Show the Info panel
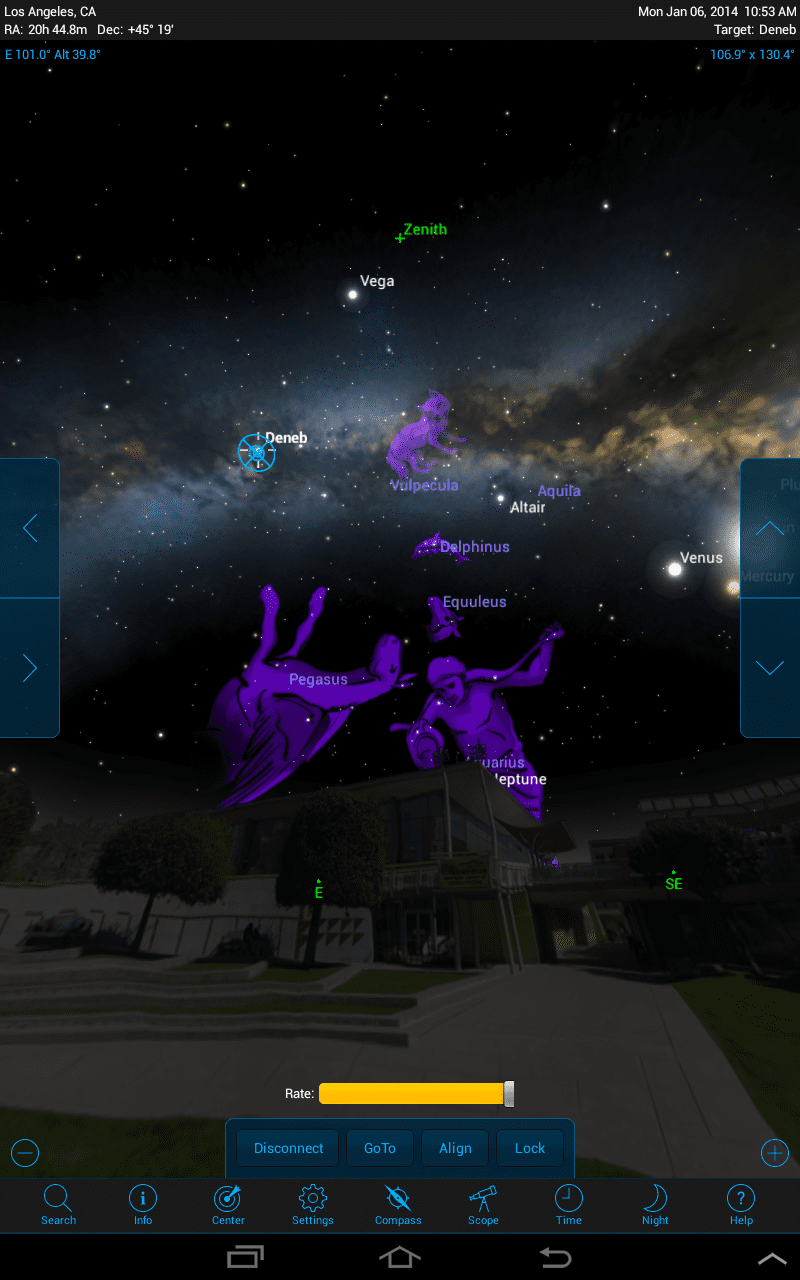Viewport: 800px width, 1280px height. tap(143, 1204)
